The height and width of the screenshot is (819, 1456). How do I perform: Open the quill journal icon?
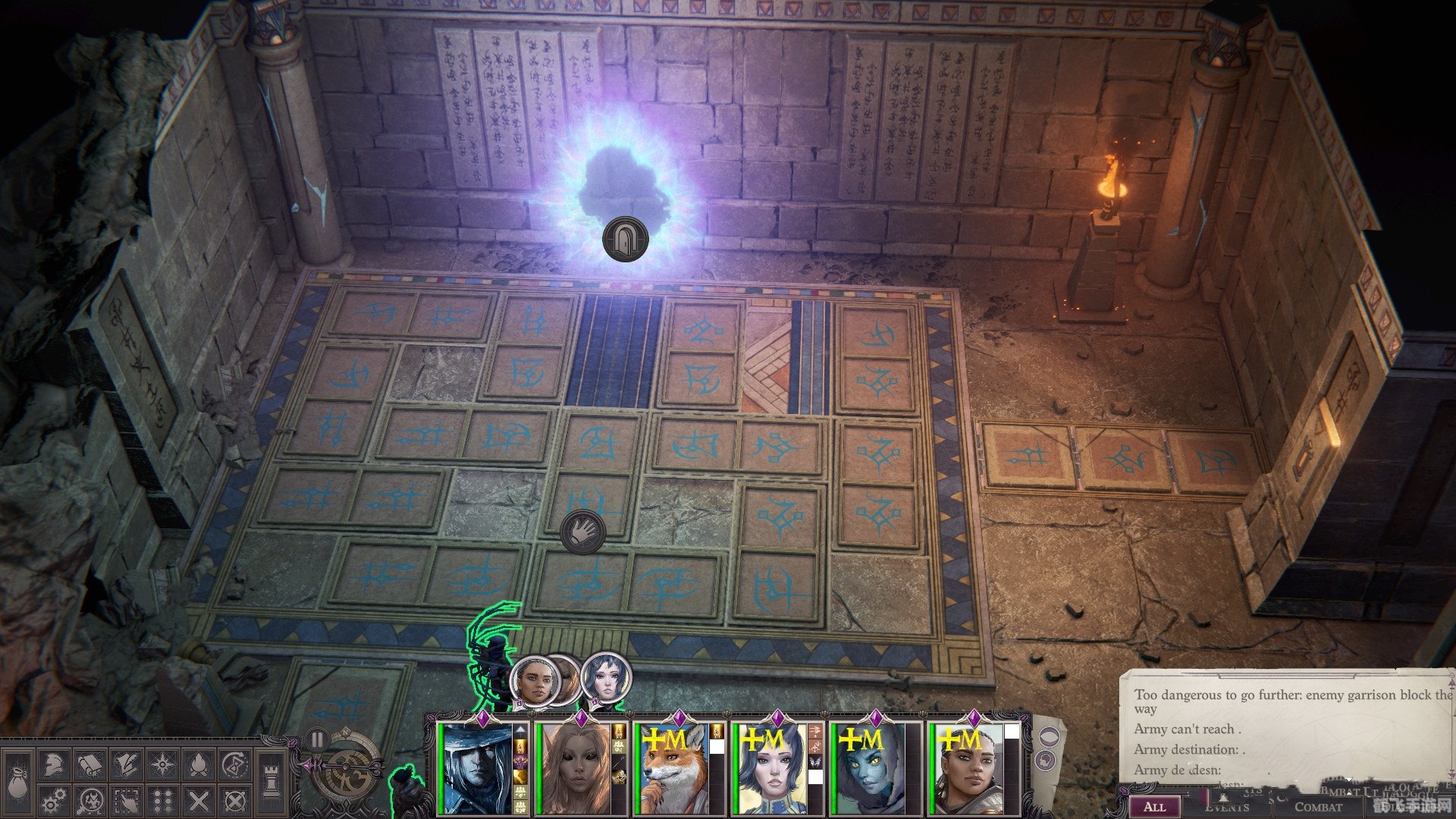[x=126, y=766]
